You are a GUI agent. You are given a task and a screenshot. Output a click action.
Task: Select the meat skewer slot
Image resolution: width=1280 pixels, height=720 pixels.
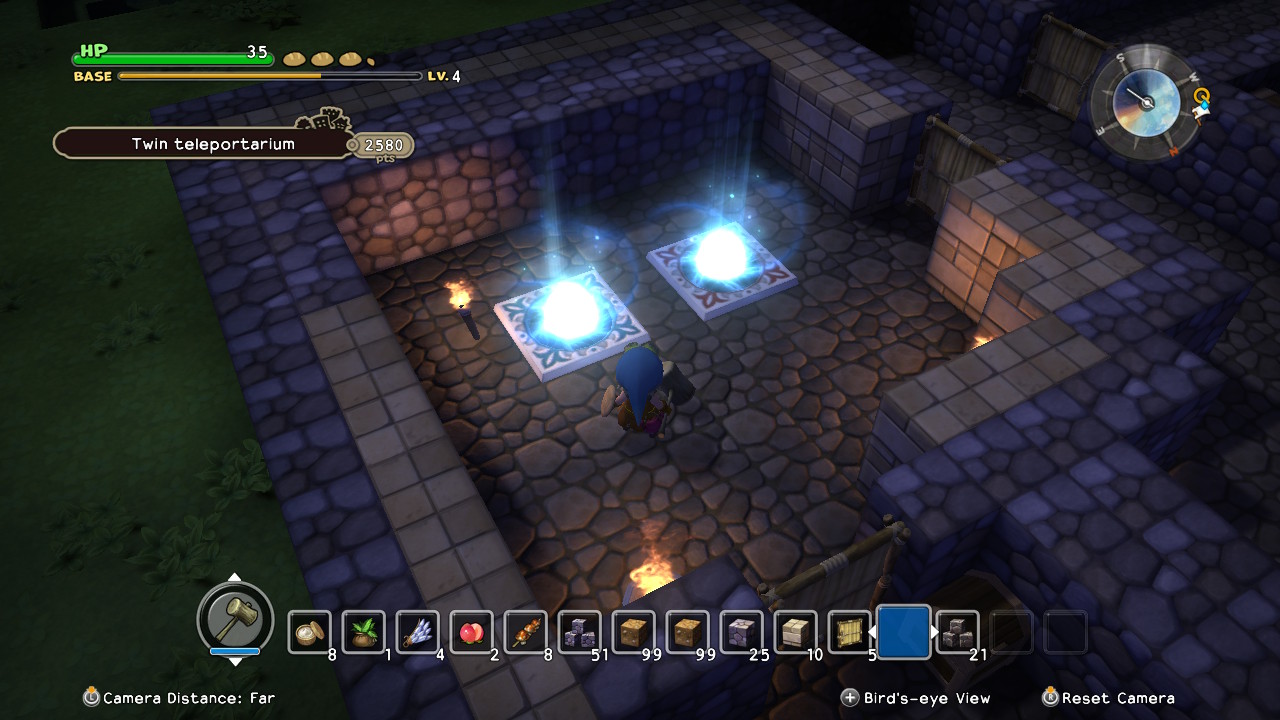tap(525, 632)
